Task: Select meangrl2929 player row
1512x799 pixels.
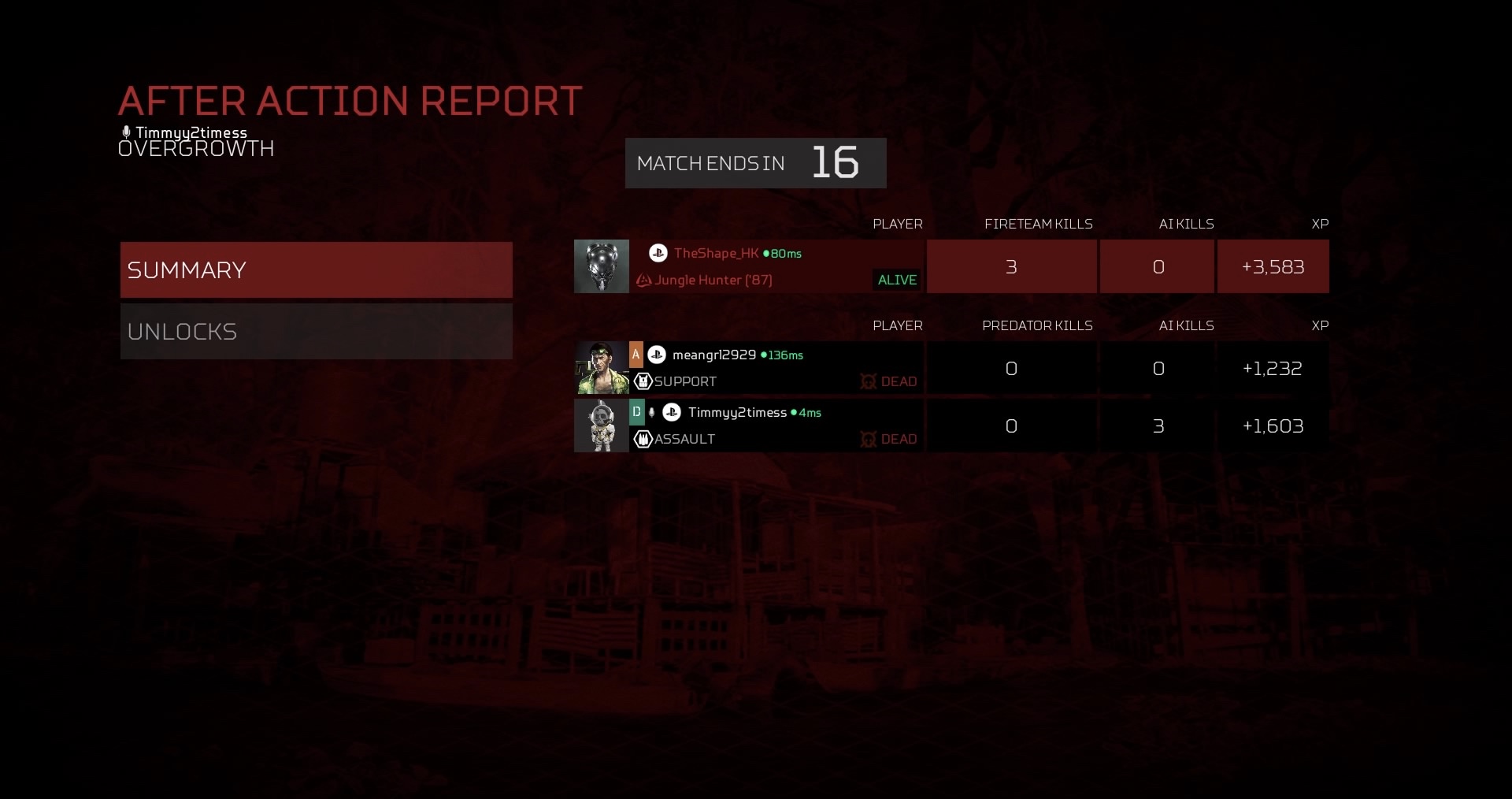Action: [x=776, y=368]
